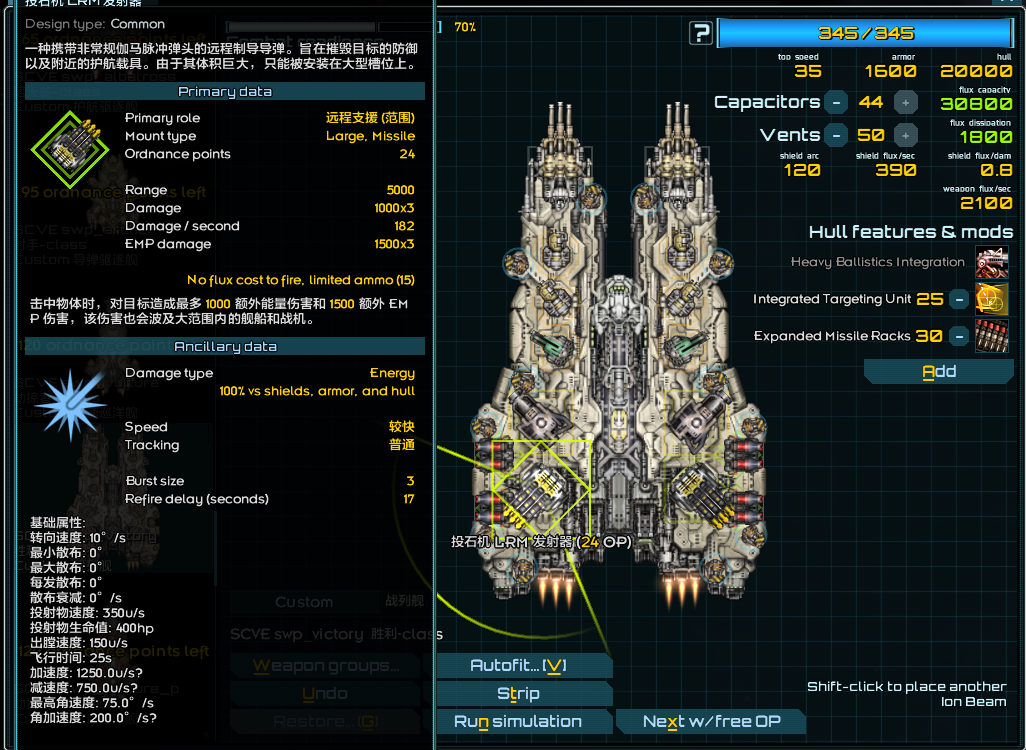
Task: Increase the Capacitors count
Action: [905, 102]
